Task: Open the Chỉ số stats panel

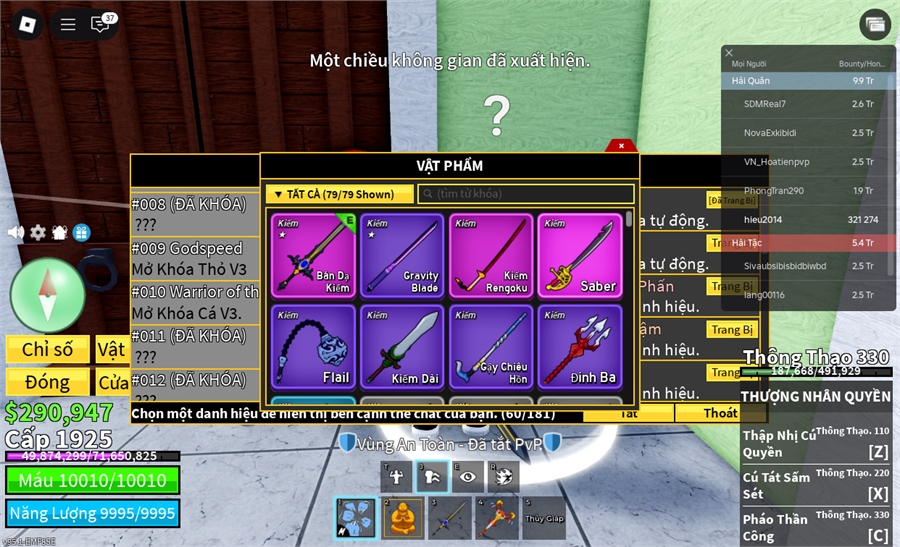Action: [47, 349]
